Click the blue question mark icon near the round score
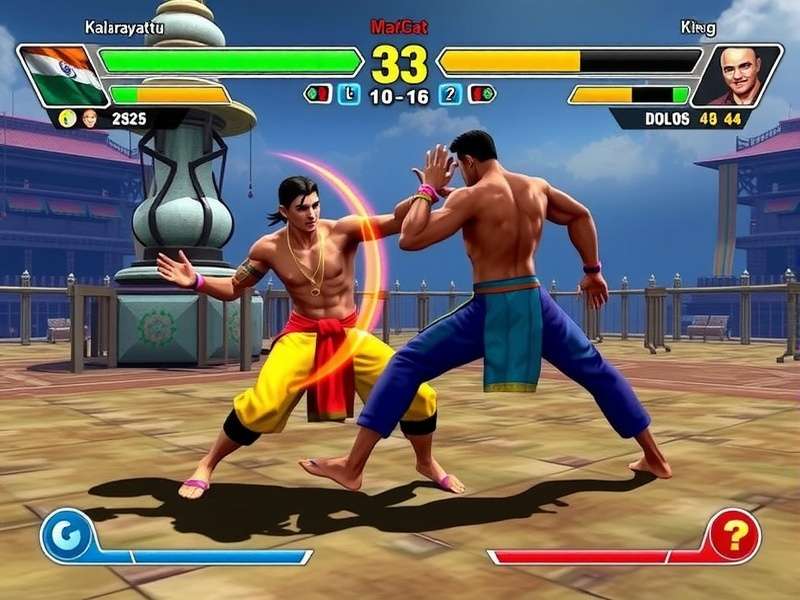The width and height of the screenshot is (800, 600). click(x=449, y=95)
